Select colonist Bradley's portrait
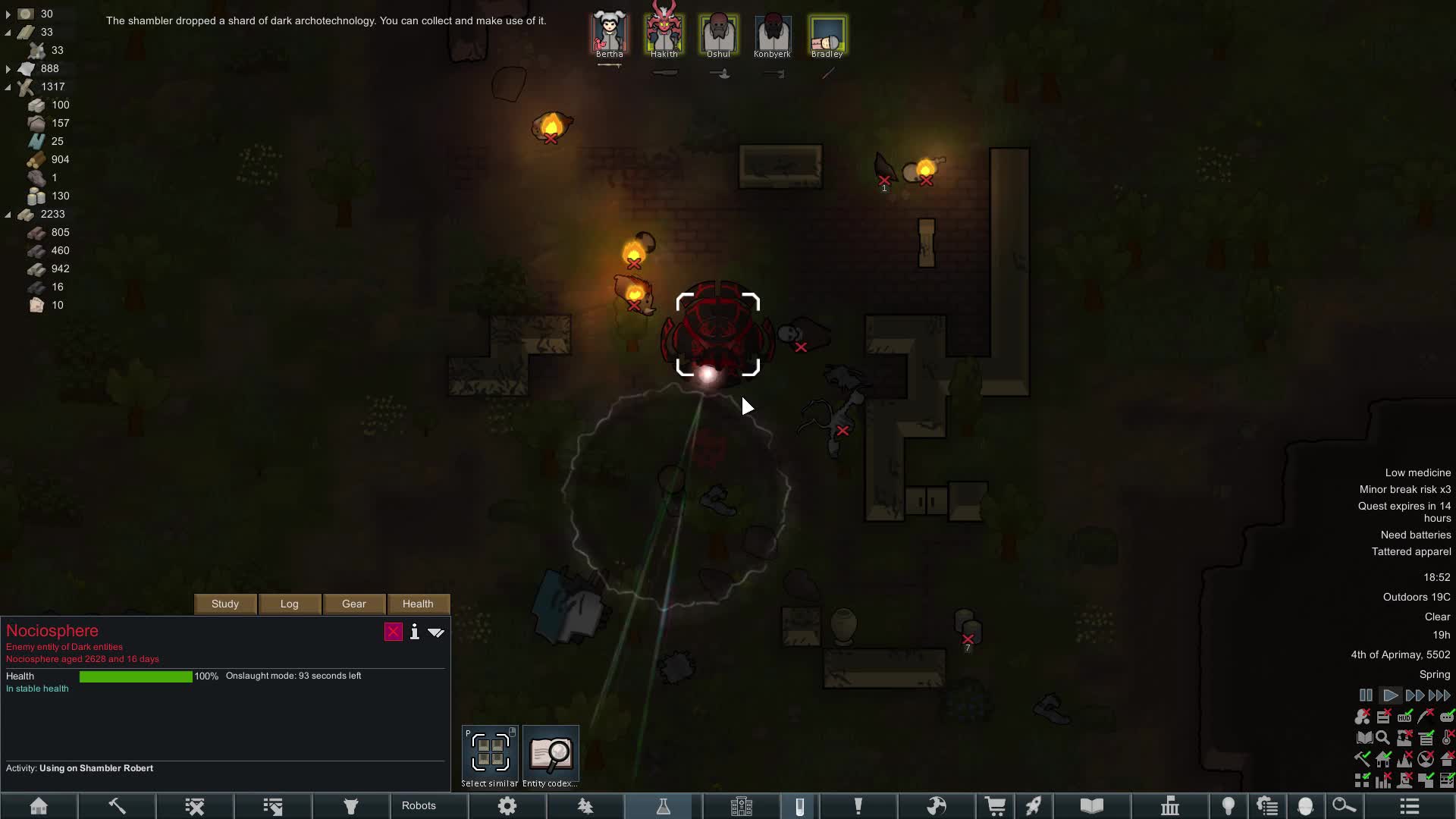Screen dimensions: 1456x819 click(827, 34)
